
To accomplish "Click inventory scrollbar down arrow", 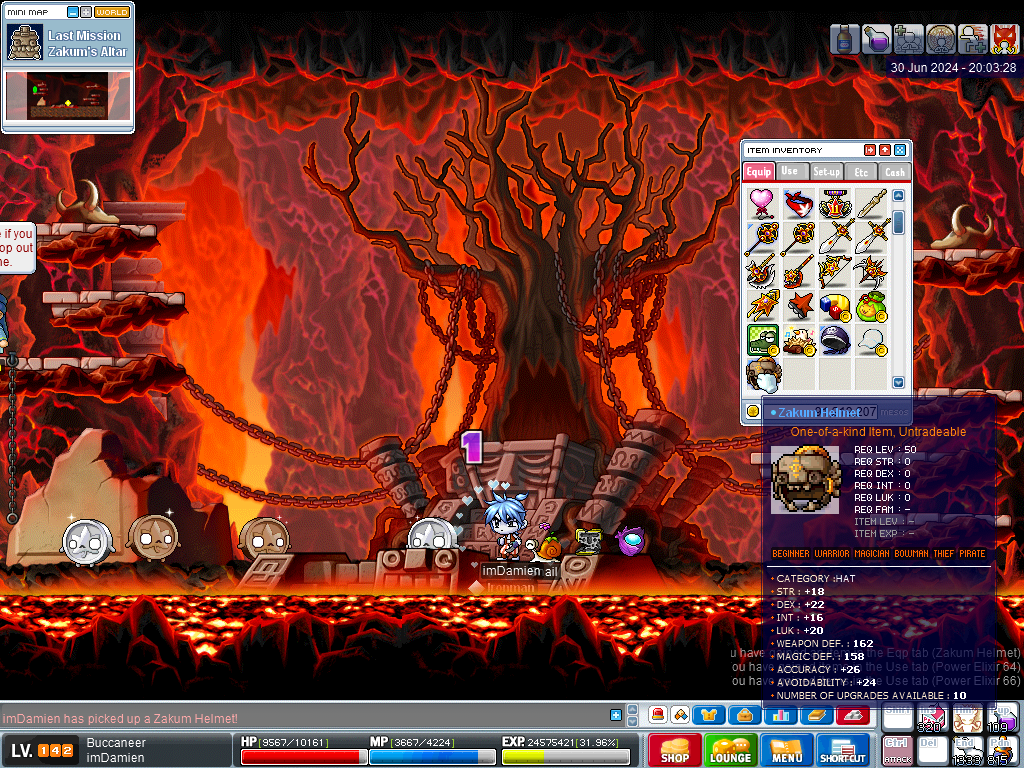I will pyautogui.click(x=898, y=382).
